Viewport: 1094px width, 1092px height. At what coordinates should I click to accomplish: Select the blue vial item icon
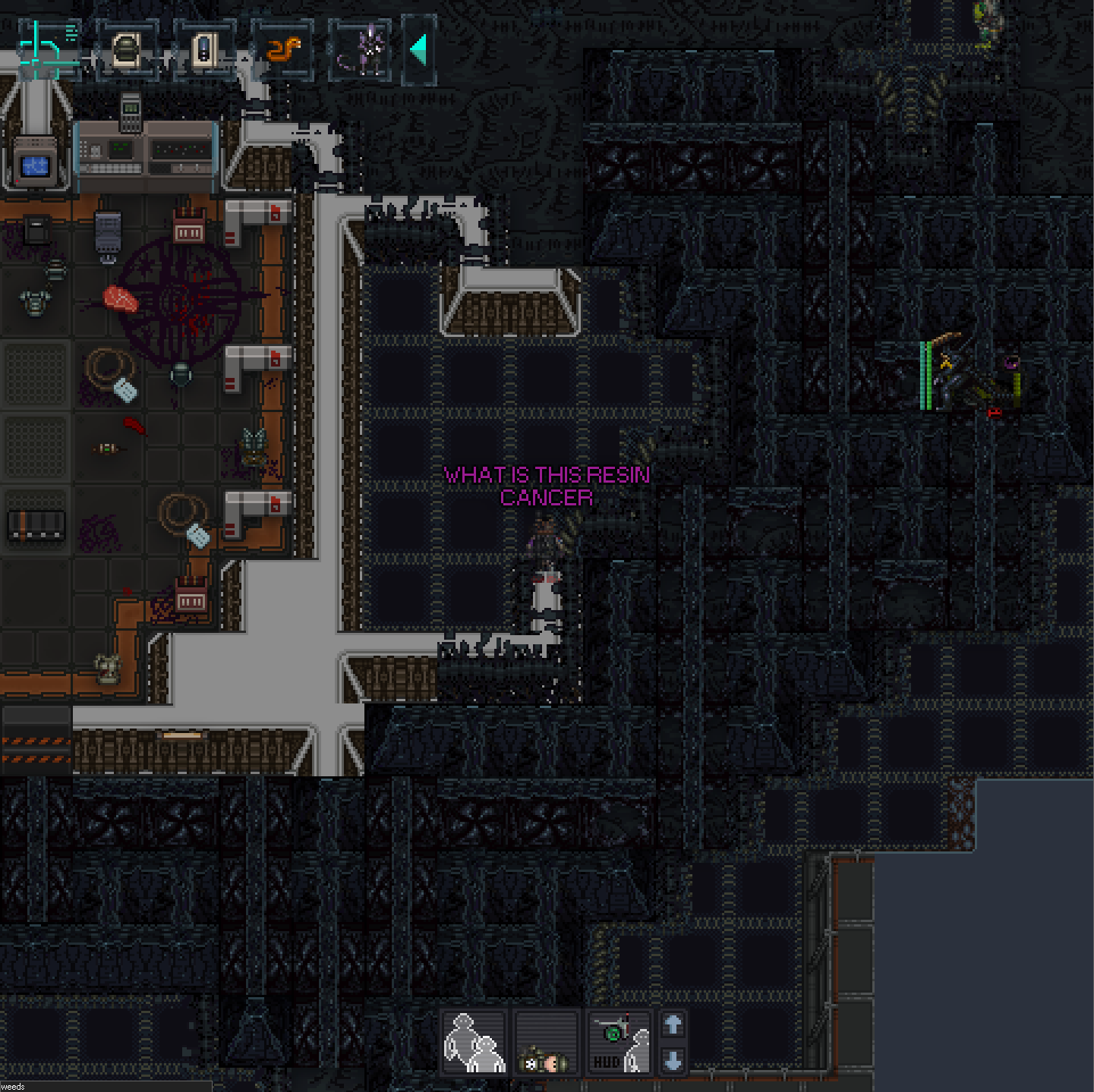point(205,50)
